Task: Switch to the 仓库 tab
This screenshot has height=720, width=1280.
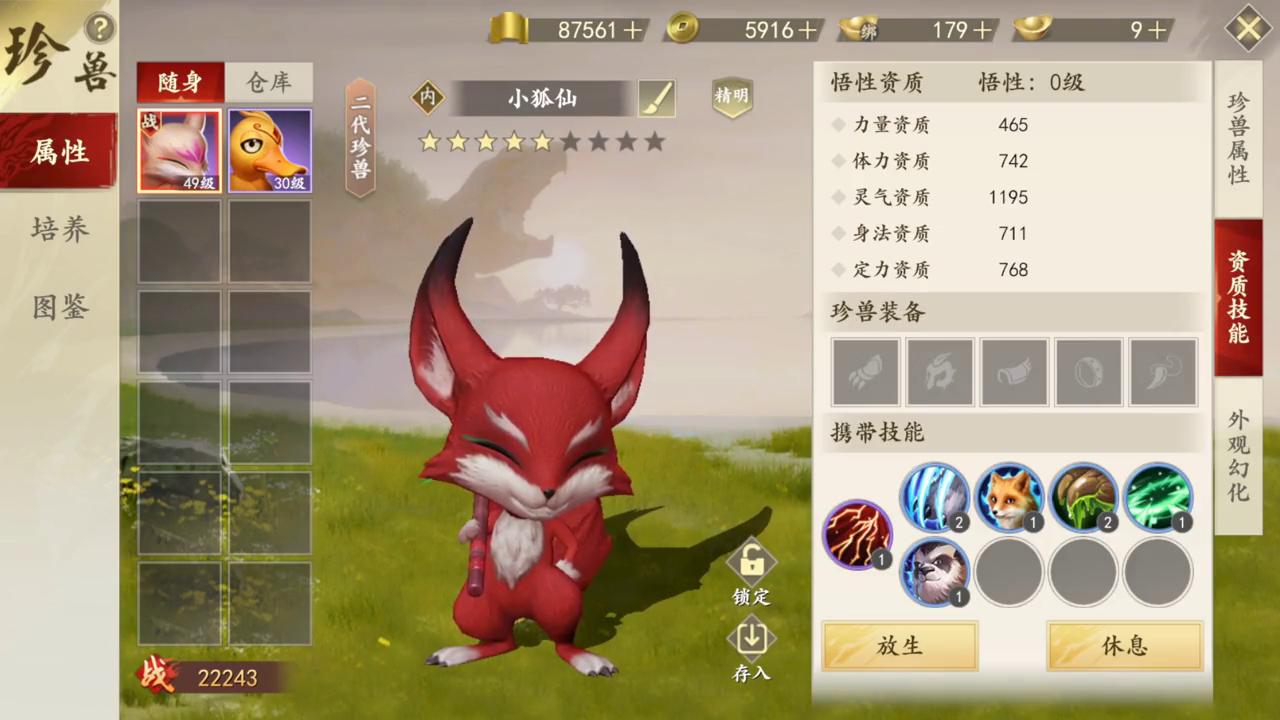Action: (267, 83)
